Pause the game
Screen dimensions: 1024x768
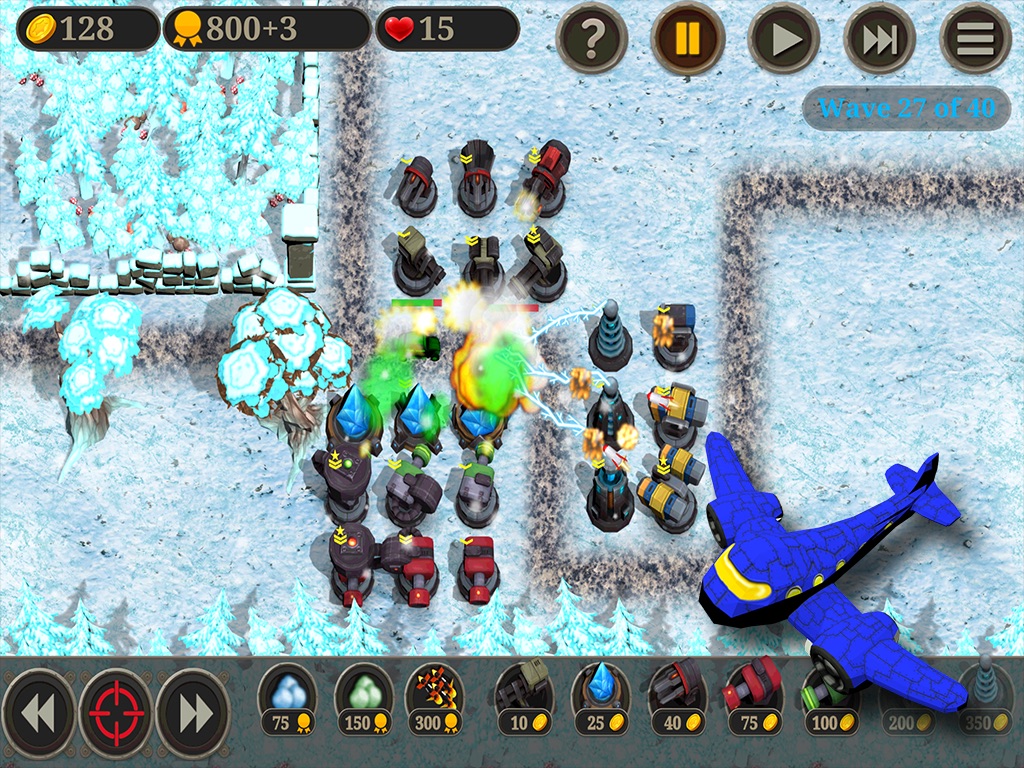click(688, 38)
